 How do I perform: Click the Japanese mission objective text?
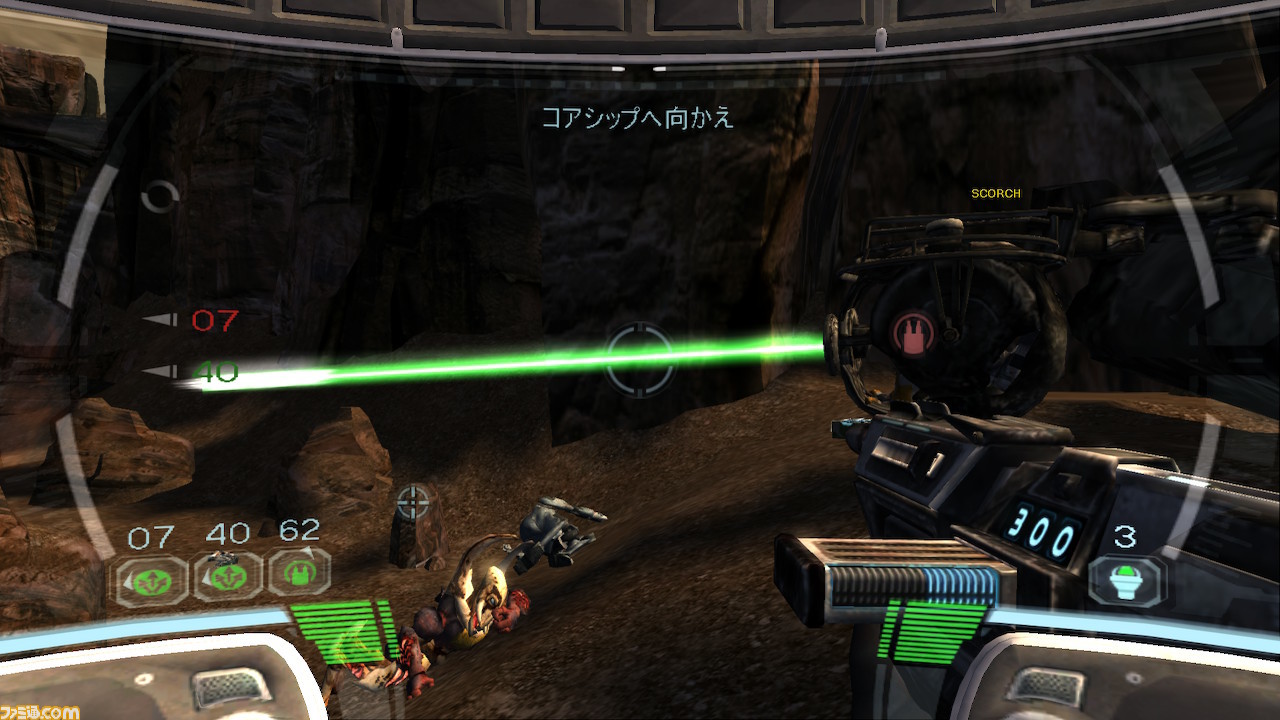638,118
